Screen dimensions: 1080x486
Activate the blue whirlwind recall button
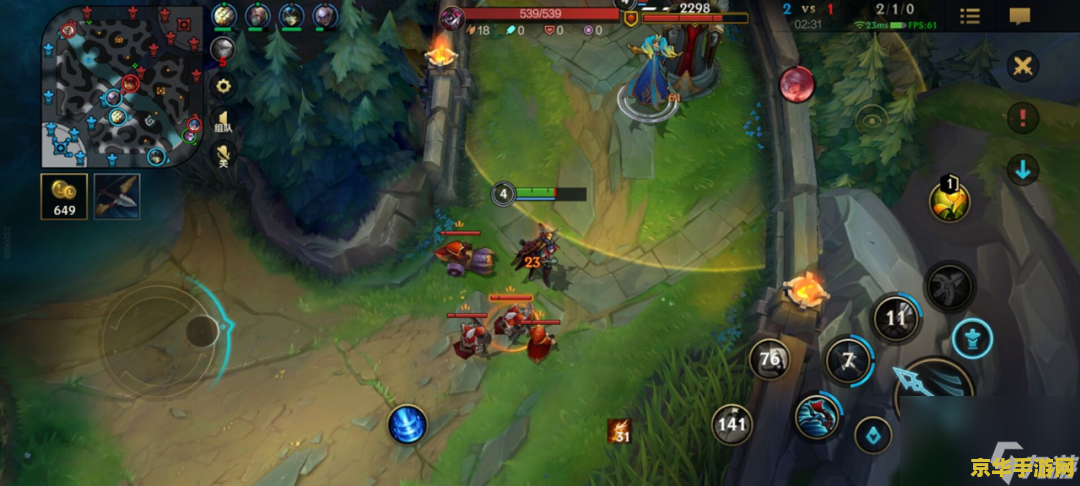(x=407, y=424)
